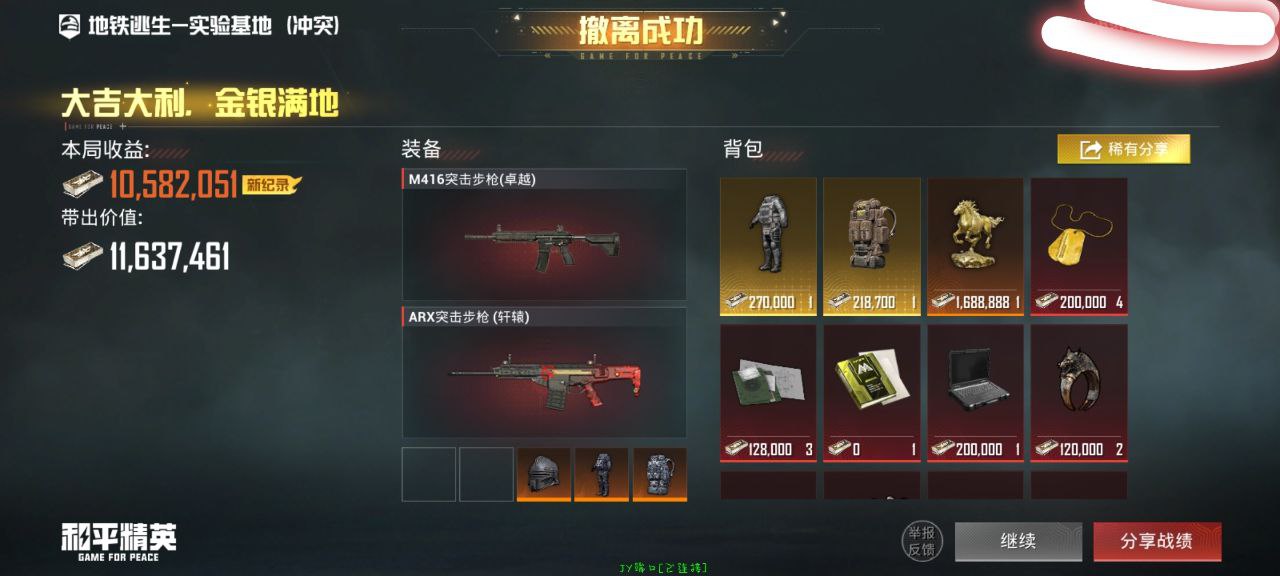Choose the green circuit board item
1280x576 pixels.
768,391
